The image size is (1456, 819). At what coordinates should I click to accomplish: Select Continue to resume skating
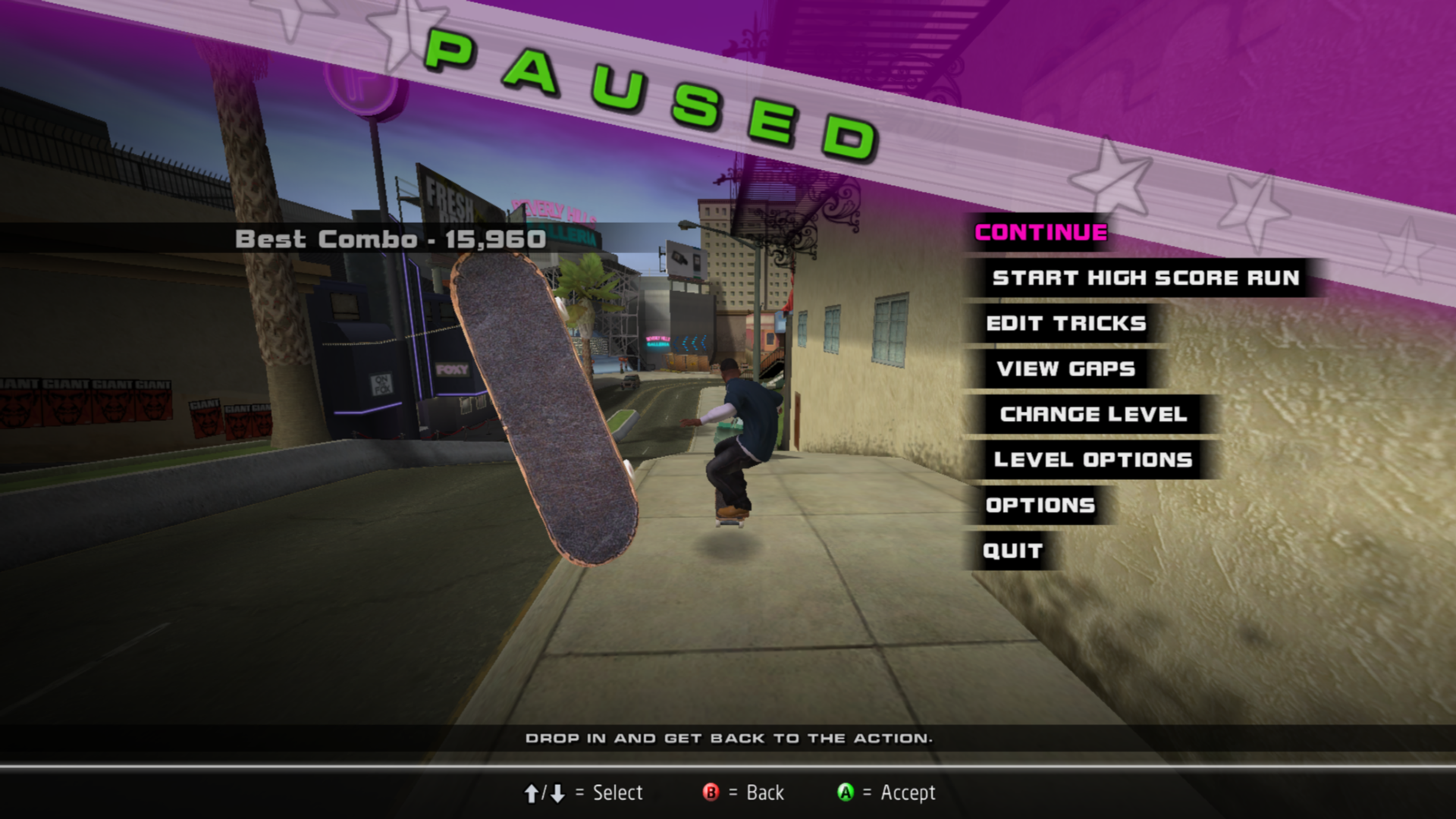(1040, 233)
